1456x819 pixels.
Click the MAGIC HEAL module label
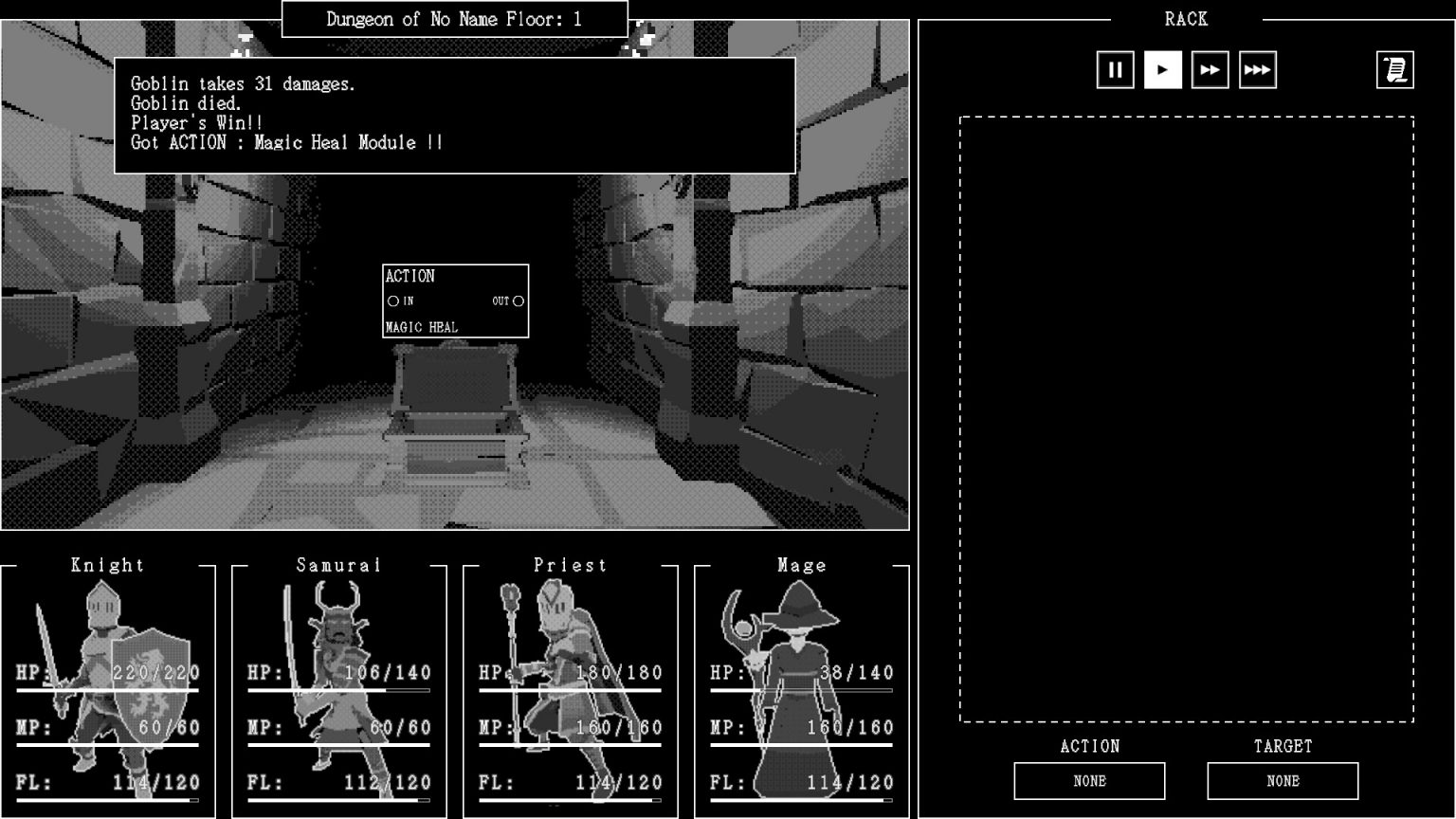[x=421, y=326]
